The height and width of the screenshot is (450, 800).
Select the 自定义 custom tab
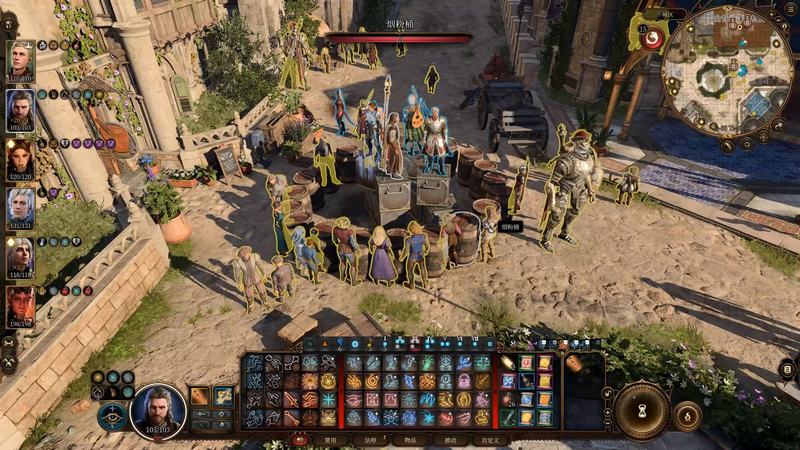[490, 439]
